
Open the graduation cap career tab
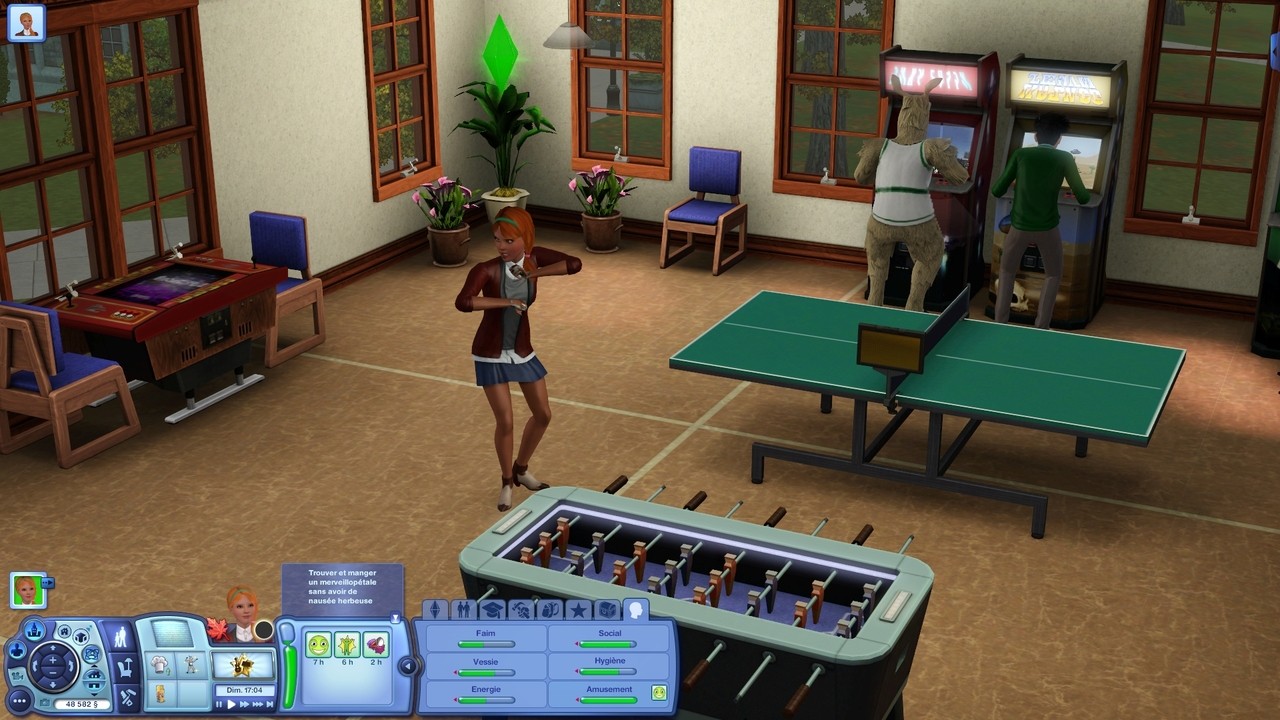point(491,610)
